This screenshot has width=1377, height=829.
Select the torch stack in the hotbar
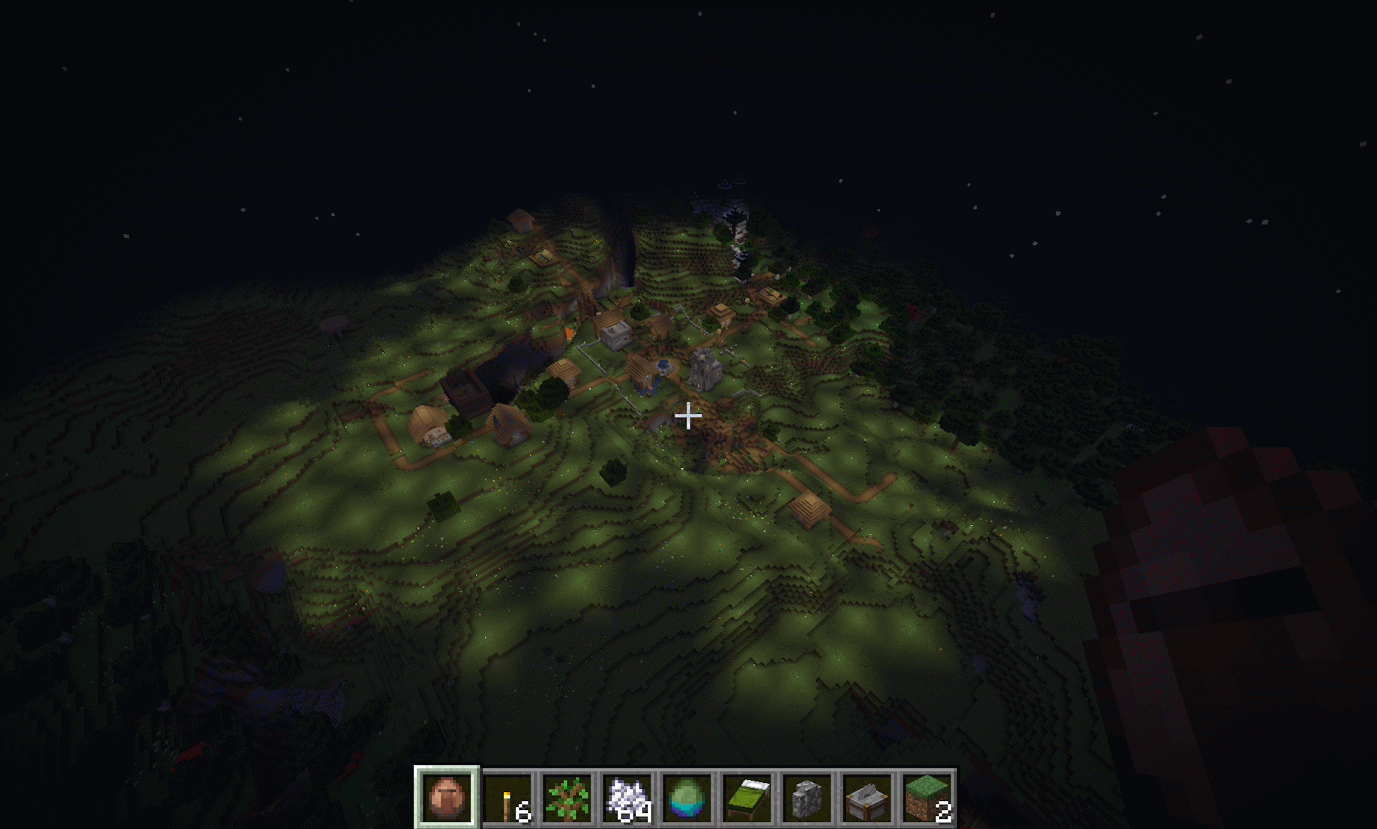tap(507, 798)
